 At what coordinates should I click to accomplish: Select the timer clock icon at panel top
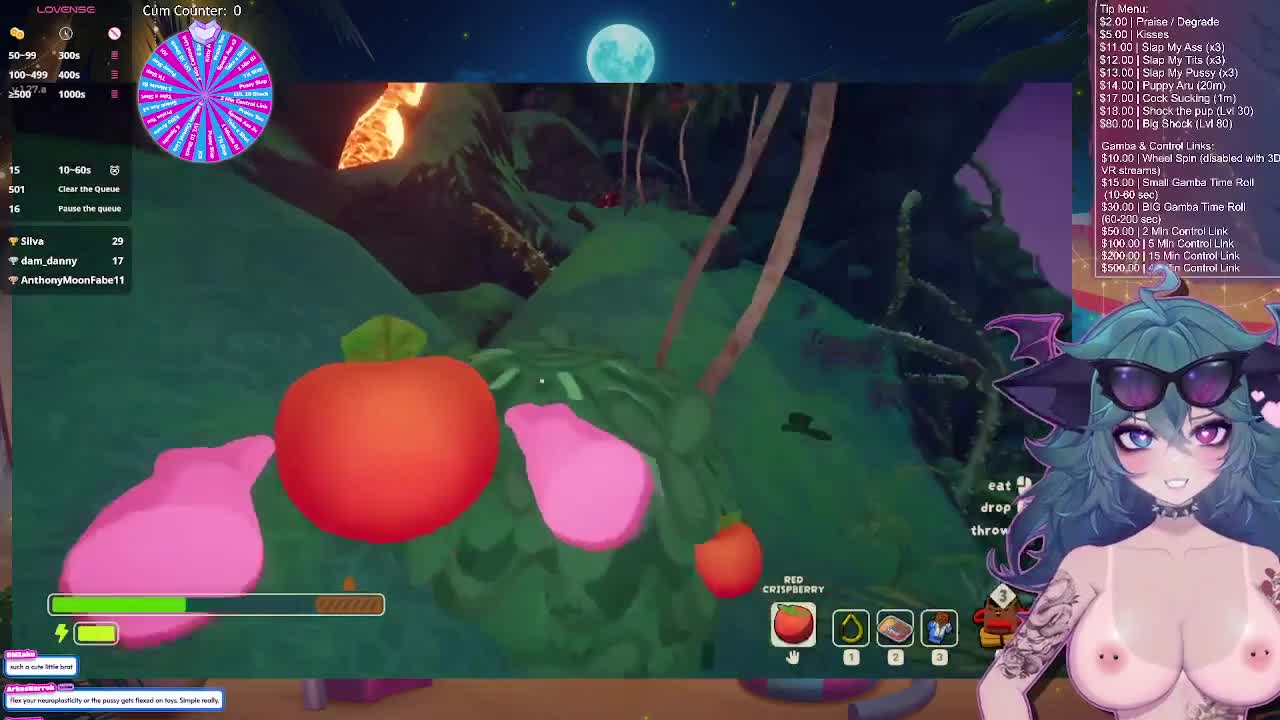tap(65, 33)
